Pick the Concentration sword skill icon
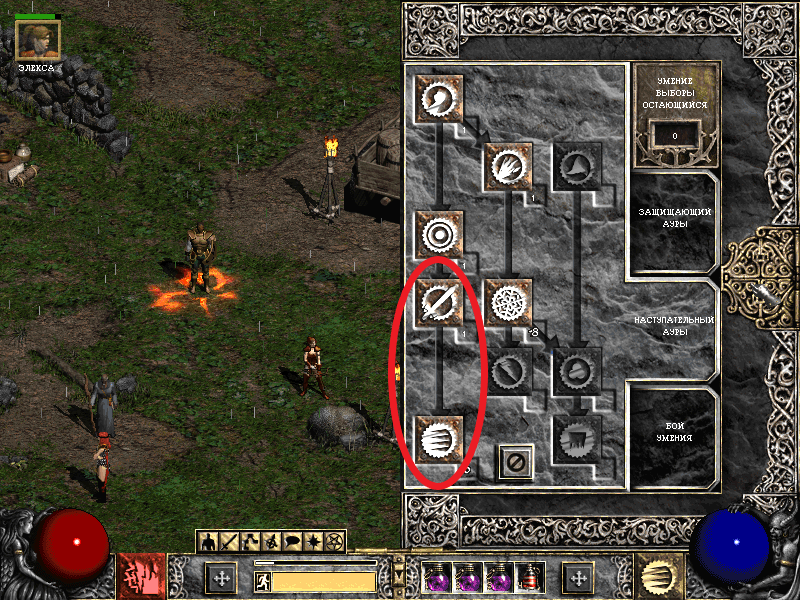The height and width of the screenshot is (600, 800). (x=439, y=302)
